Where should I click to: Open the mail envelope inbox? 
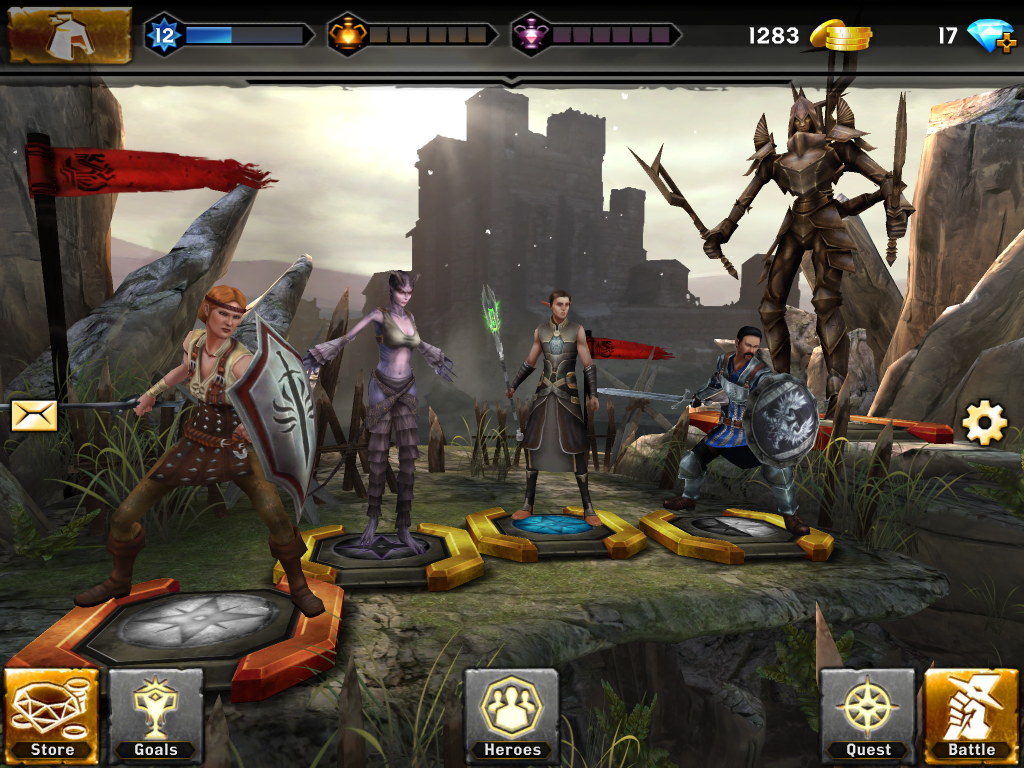click(34, 415)
